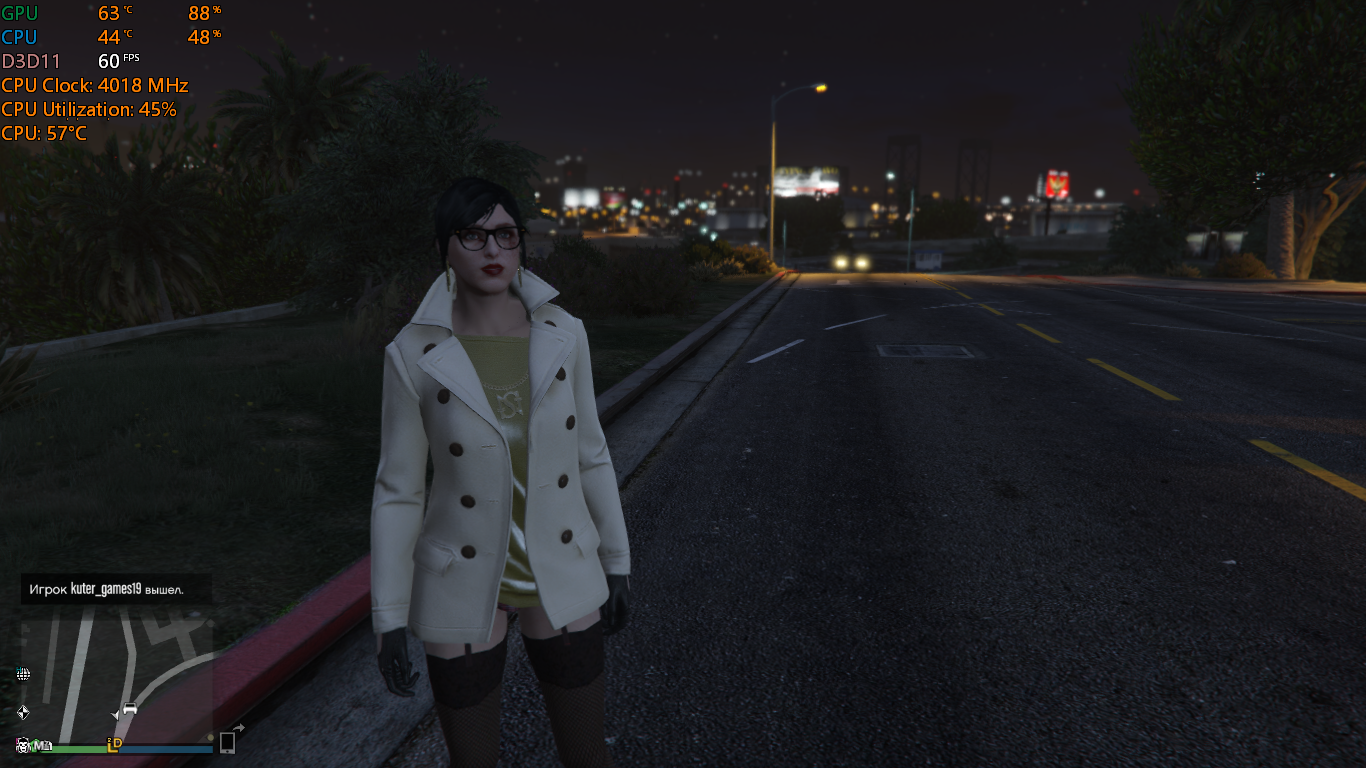Select the face mask blip on minimap
Image resolution: width=1366 pixels, height=768 pixels.
click(22, 744)
